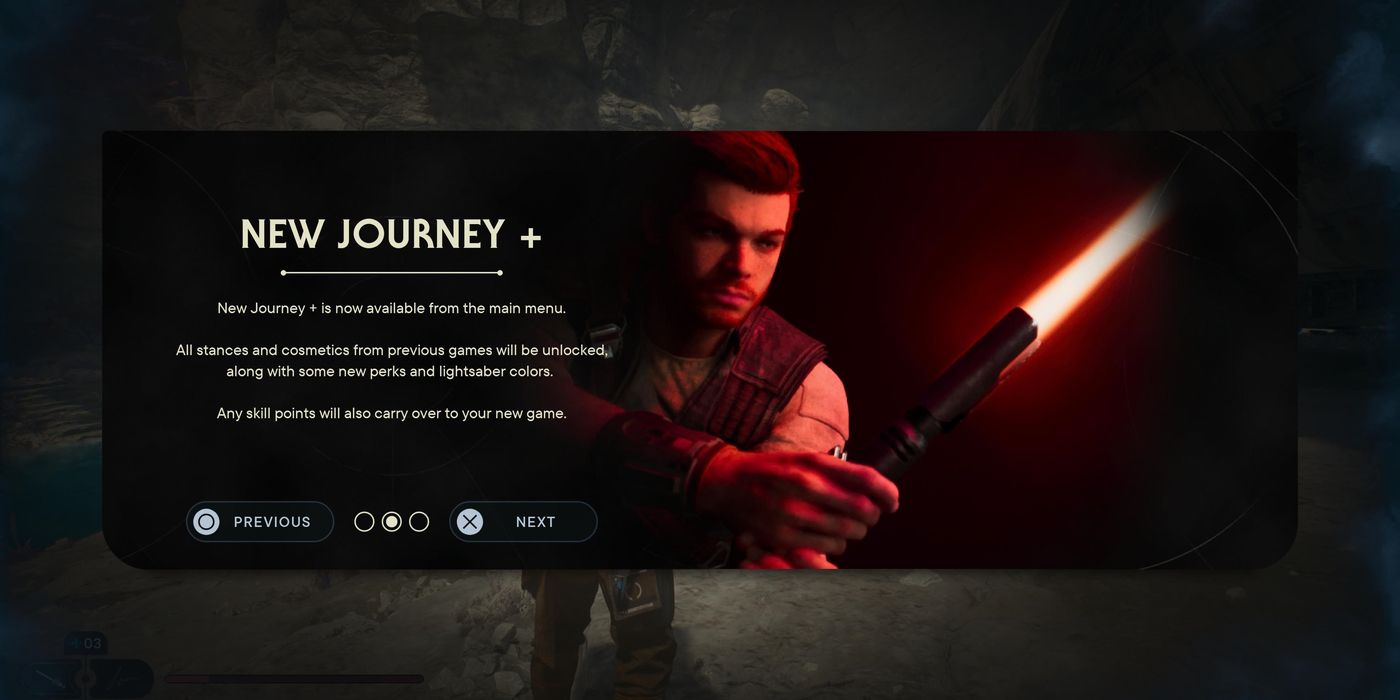Select the first page indicator dot

coord(365,522)
